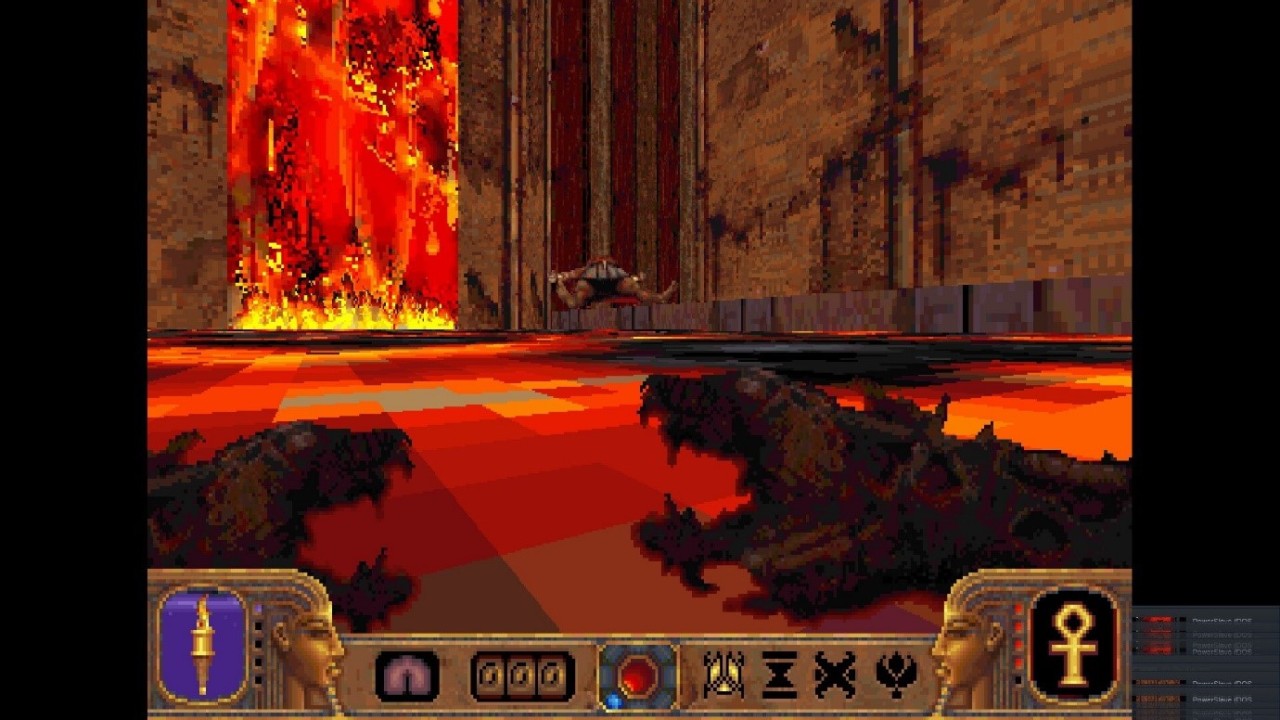Select the golden torch item panel
The image size is (1280, 720).
click(203, 646)
